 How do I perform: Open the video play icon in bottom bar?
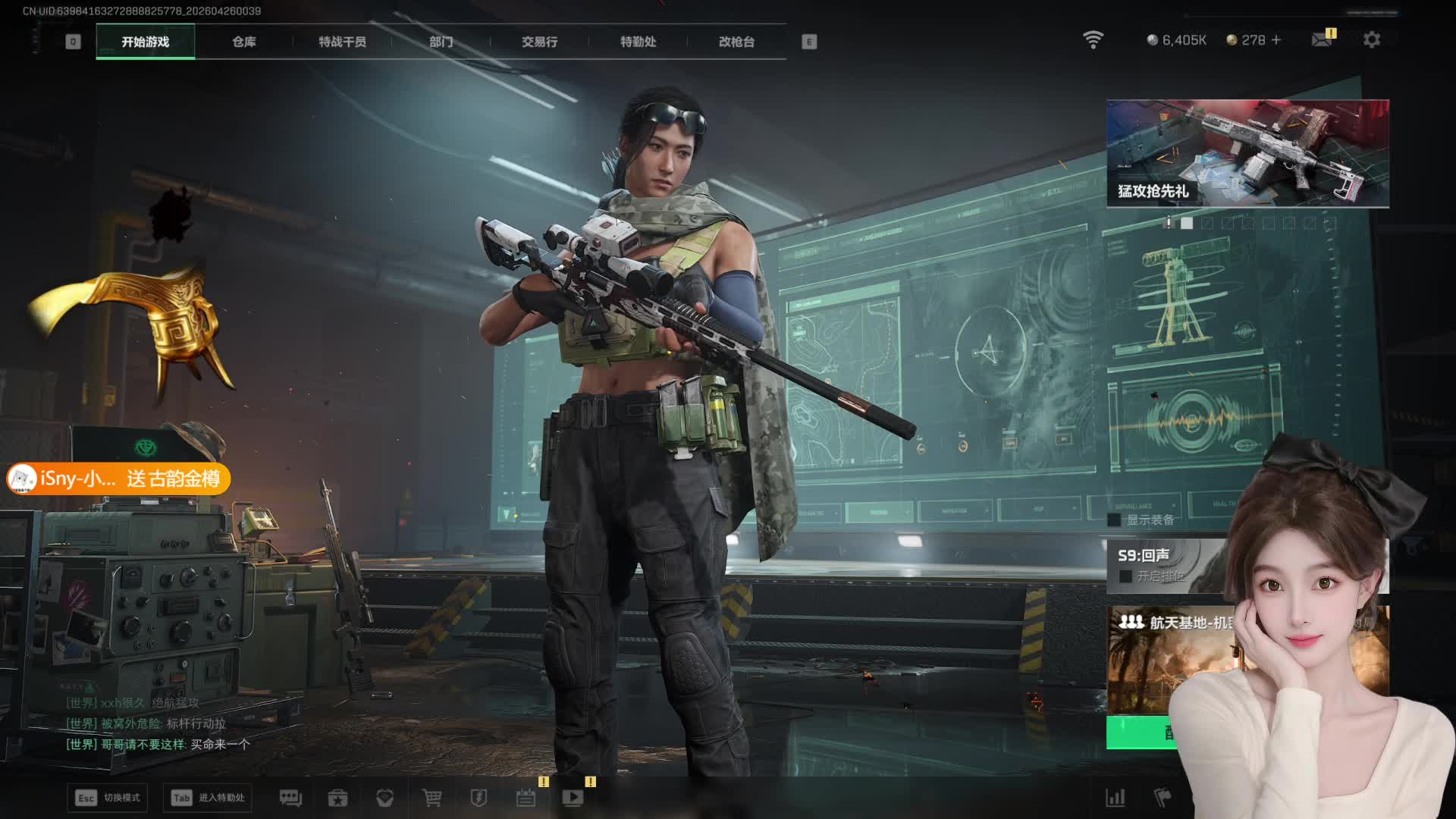pos(573,798)
